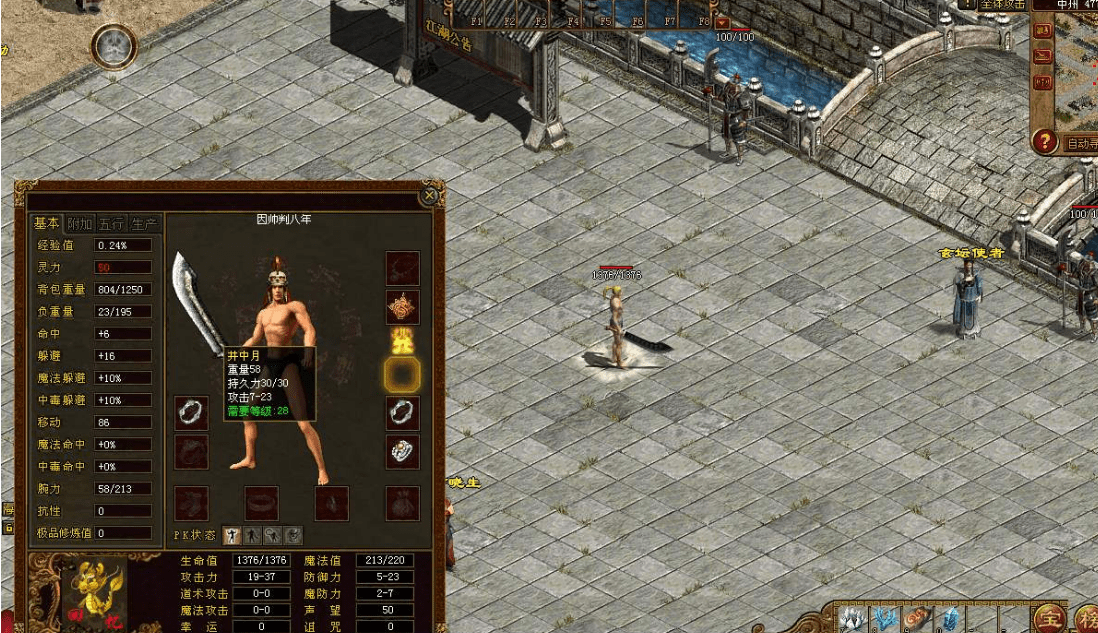Open the 宝 treasure round button
The height and width of the screenshot is (633, 1098).
click(x=1049, y=617)
